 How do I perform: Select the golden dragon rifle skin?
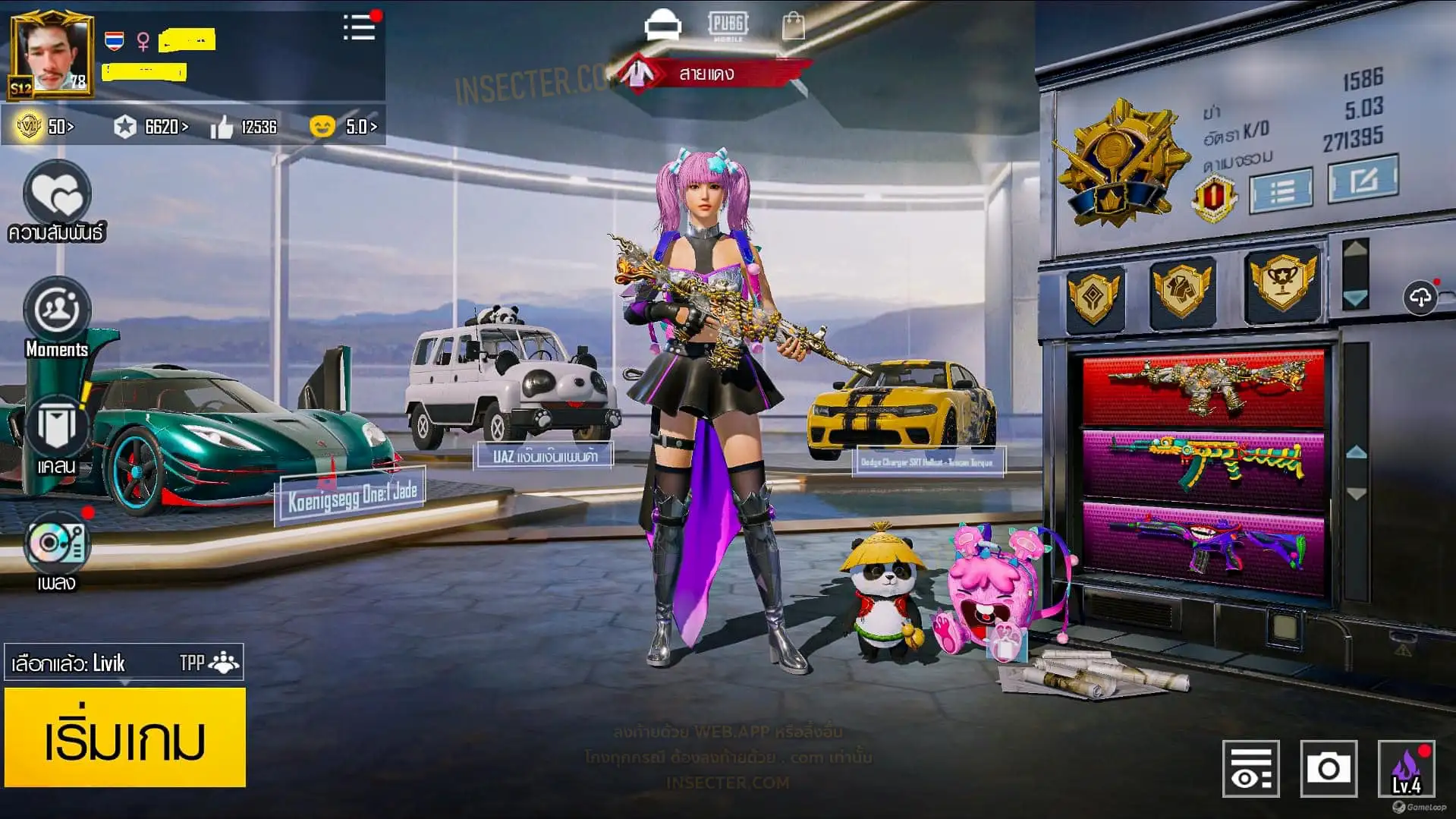(x=1204, y=387)
